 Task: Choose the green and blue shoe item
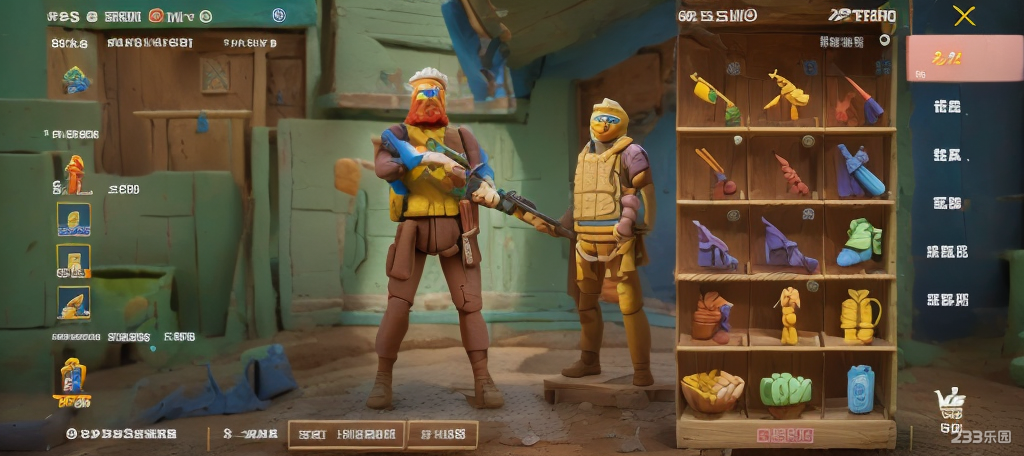coord(860,243)
